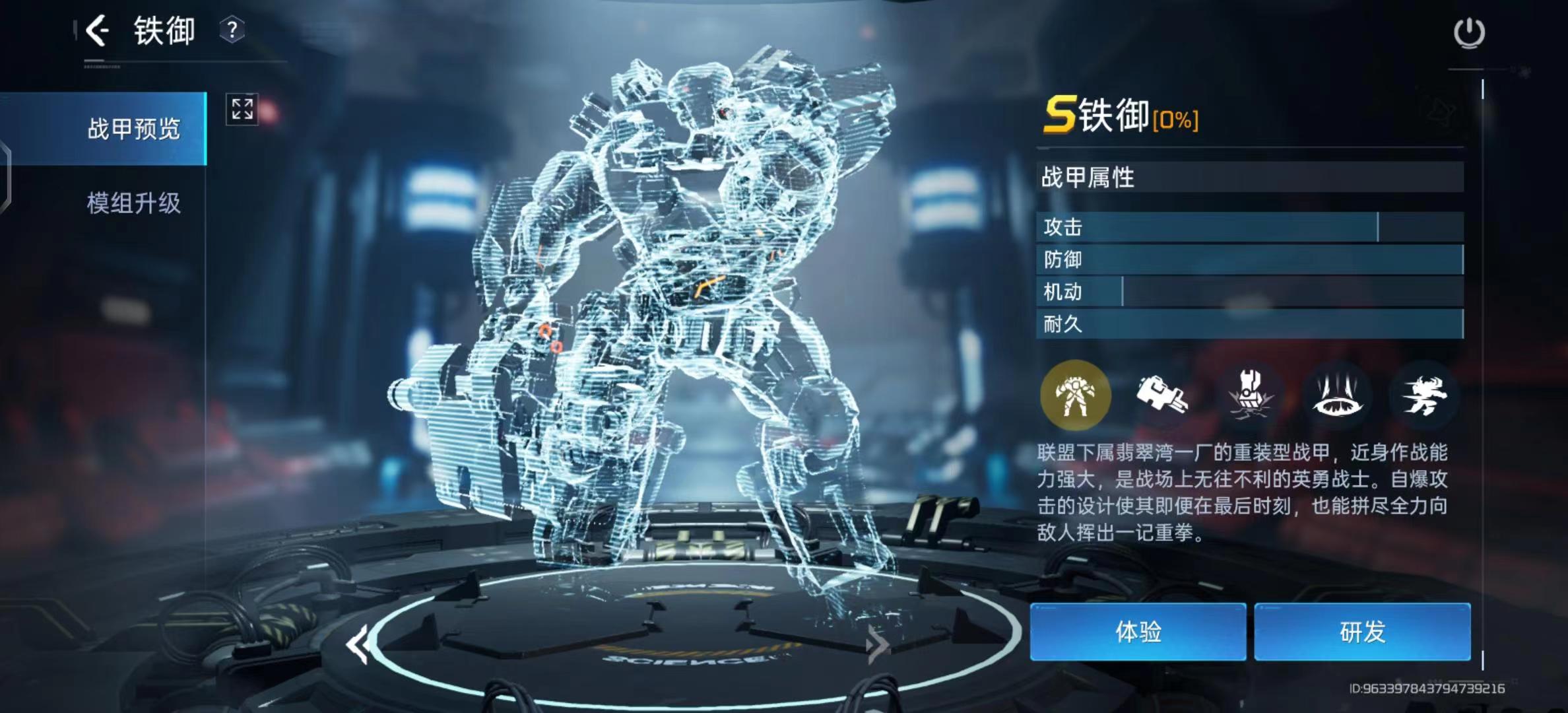
Task: Switch to the 战甲预览 tab
Action: point(133,129)
